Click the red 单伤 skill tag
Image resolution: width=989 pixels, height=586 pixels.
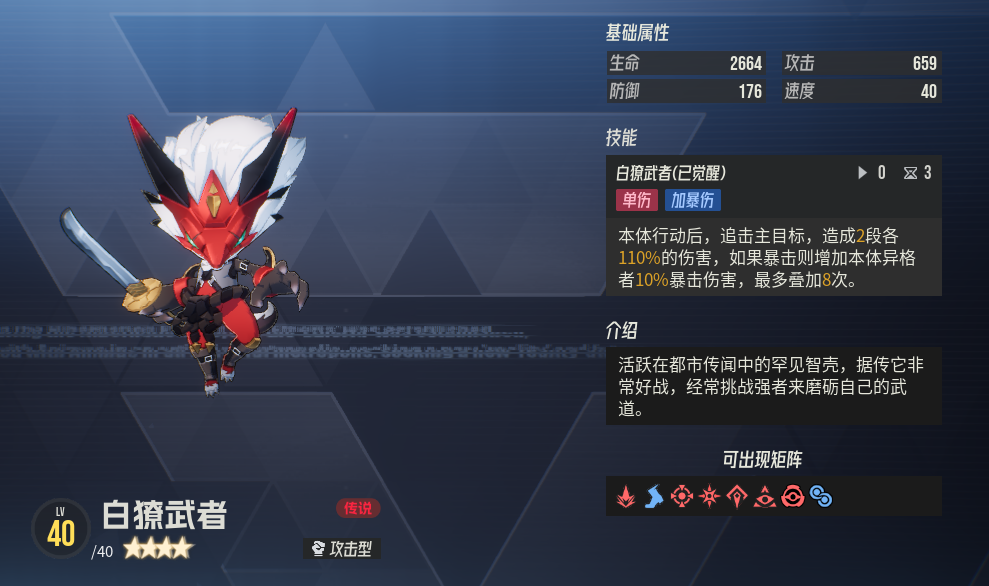point(636,200)
